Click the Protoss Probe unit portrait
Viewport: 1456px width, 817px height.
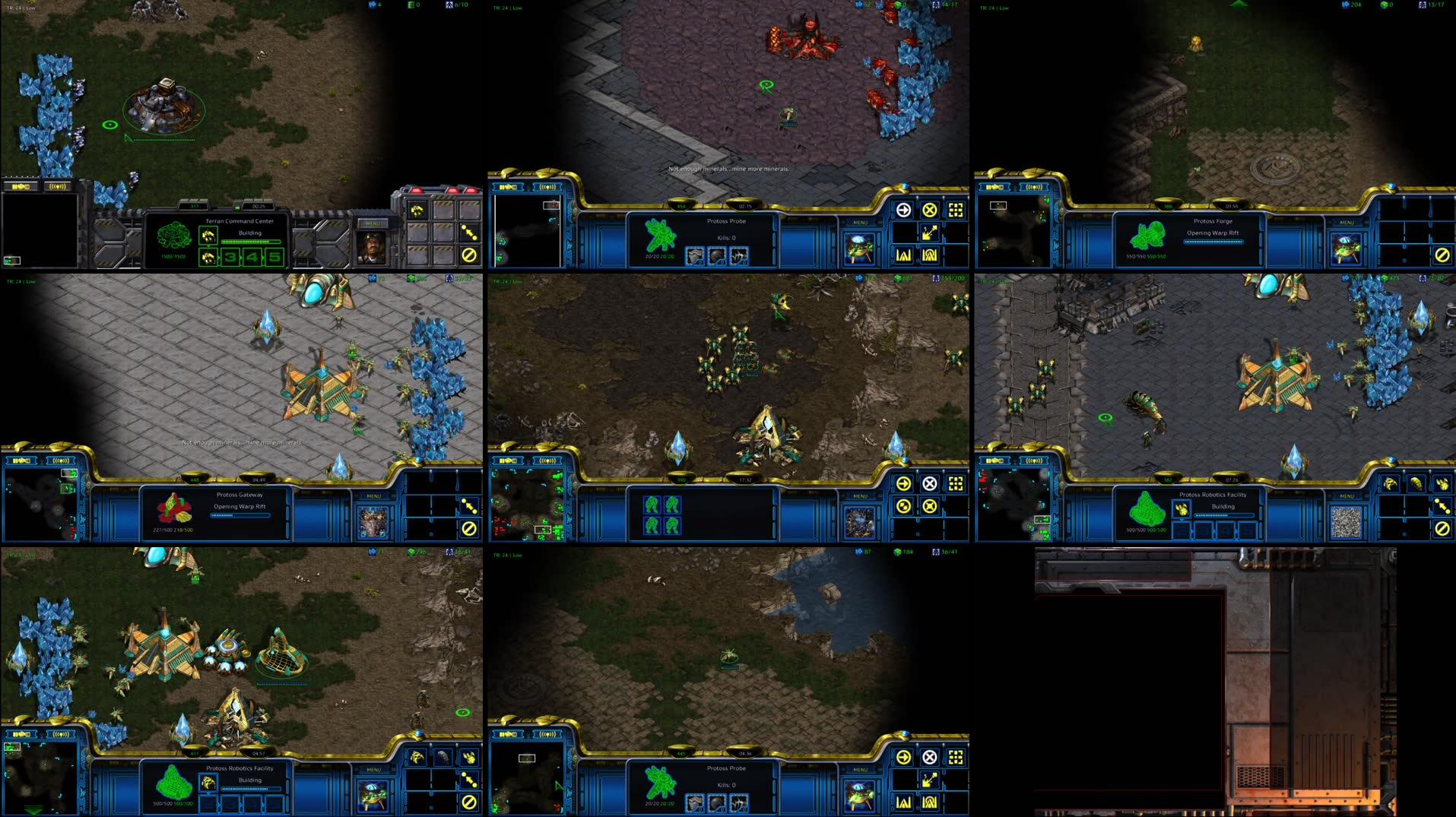click(x=858, y=247)
